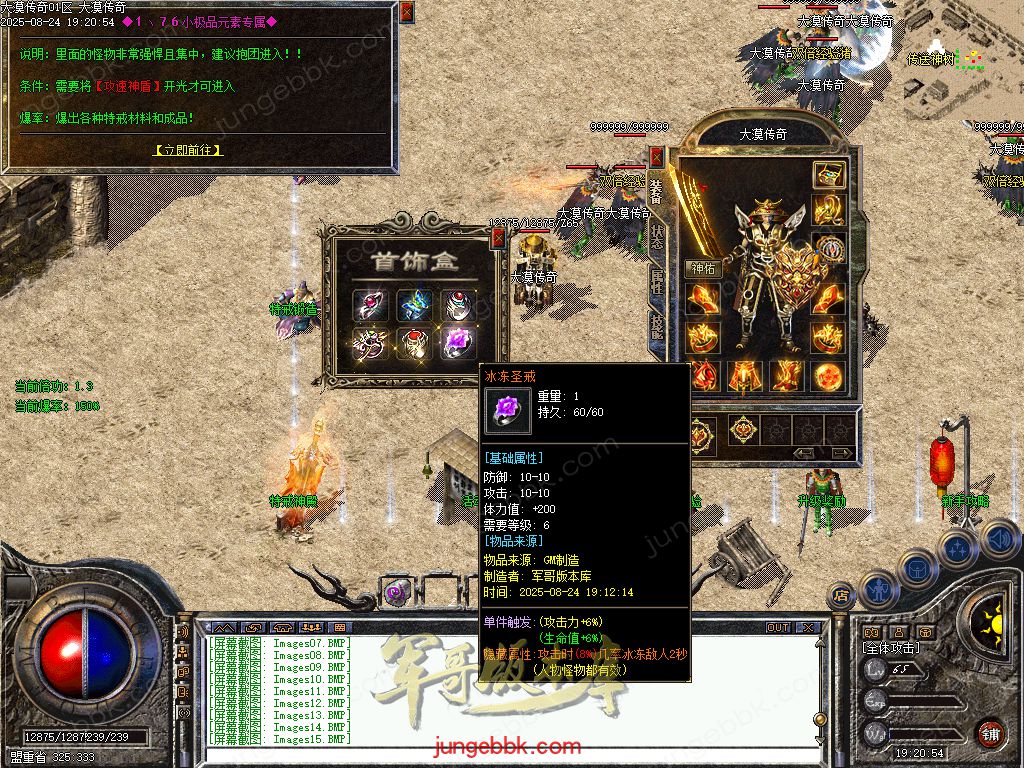Image resolution: width=1024 pixels, height=768 pixels.
Task: Use the purple spiral item in belt slot
Action: coord(397,592)
